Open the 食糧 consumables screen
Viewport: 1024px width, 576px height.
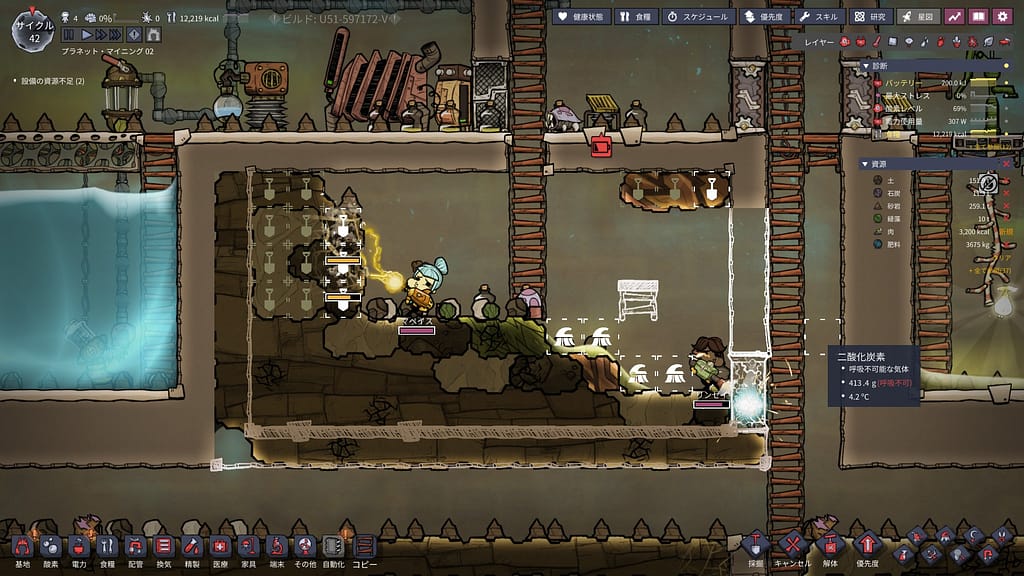635,16
